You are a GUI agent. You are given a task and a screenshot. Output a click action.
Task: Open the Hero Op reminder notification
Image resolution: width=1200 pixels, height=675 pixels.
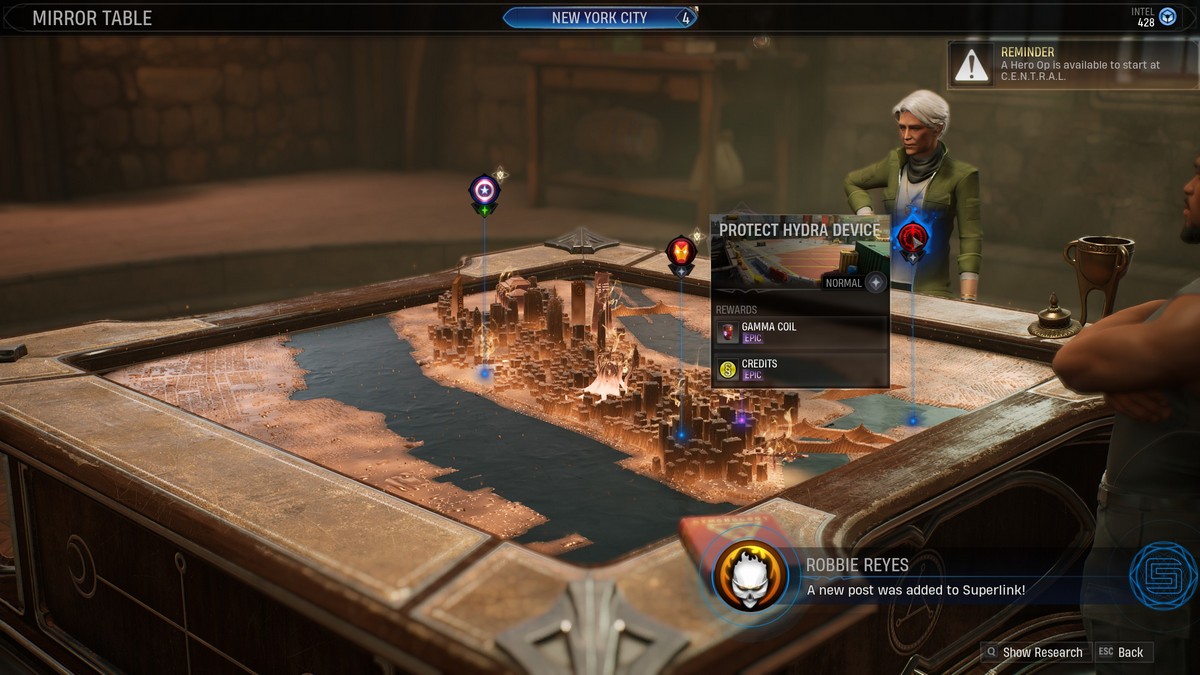click(x=1072, y=64)
